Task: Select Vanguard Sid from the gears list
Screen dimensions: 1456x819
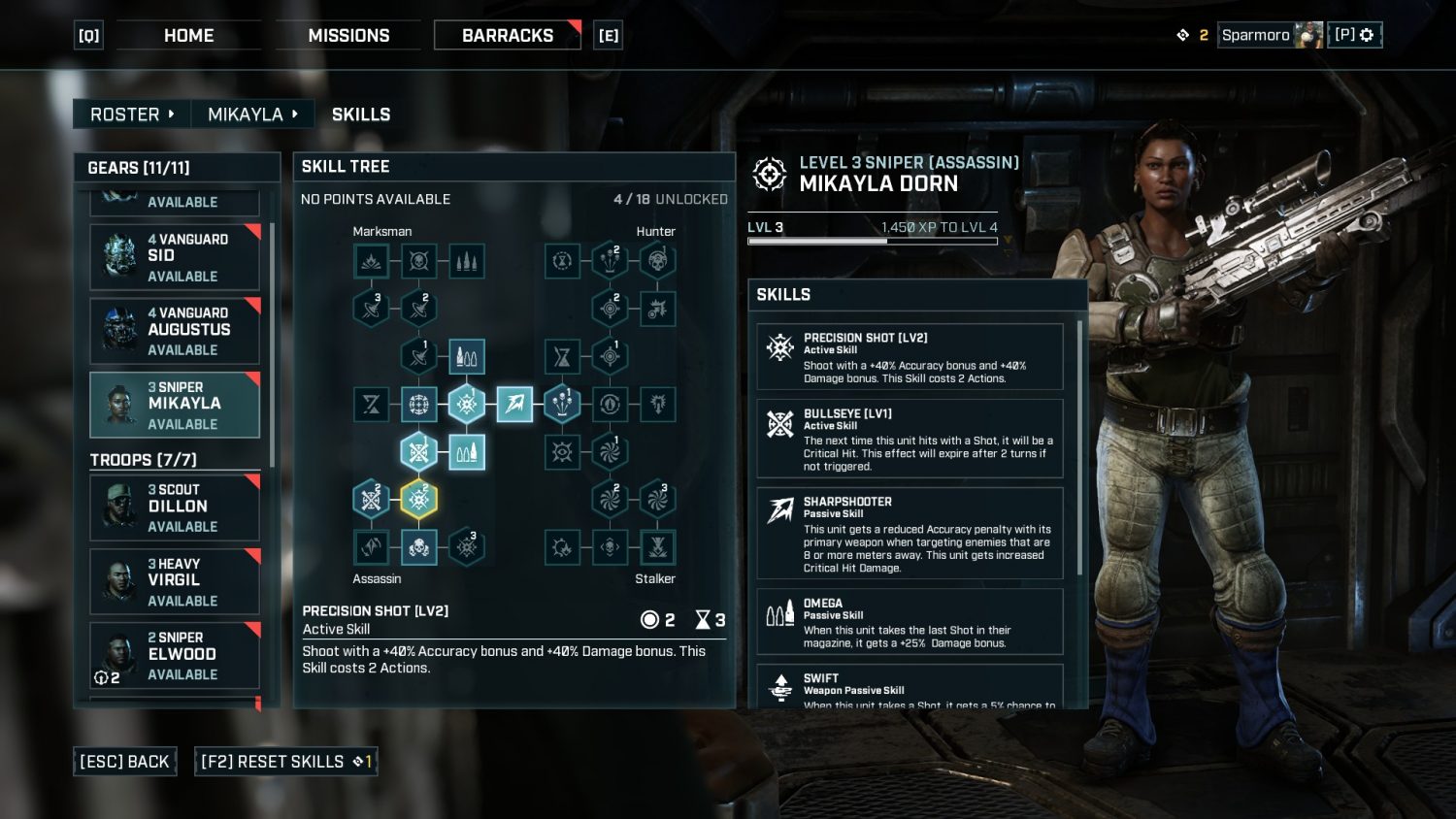Action: 175,257
